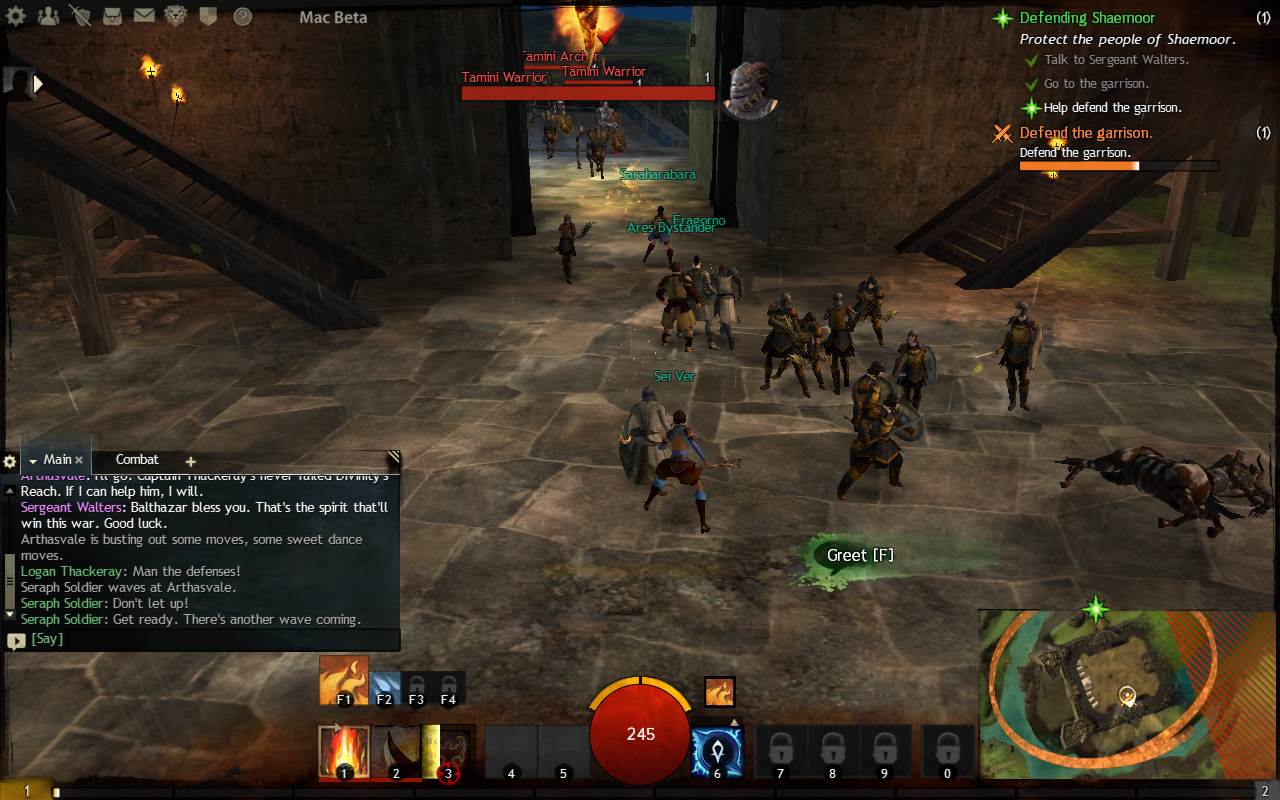
Task: Open the contacts and party panel
Action: pos(48,16)
